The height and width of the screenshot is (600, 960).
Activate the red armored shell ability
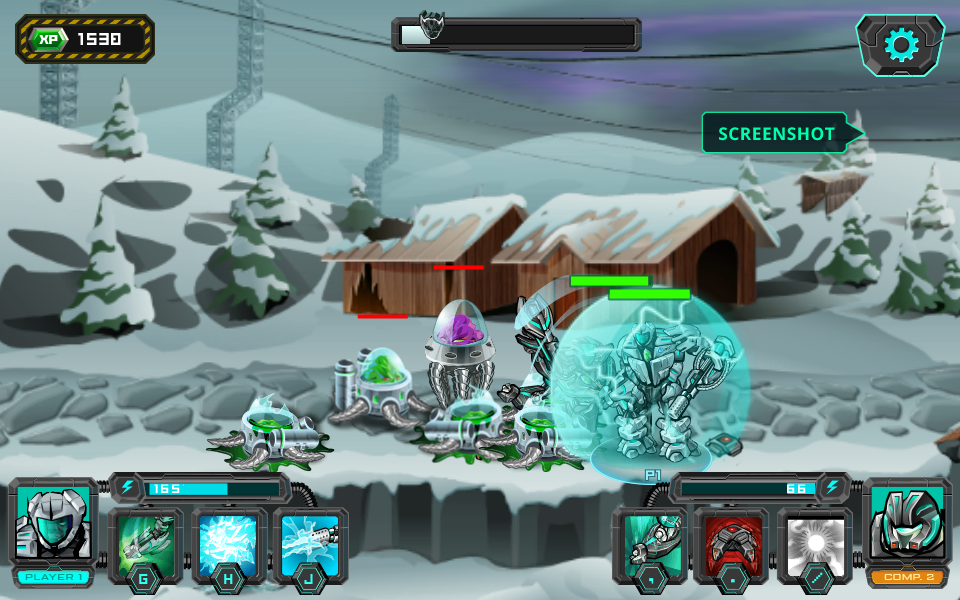731,545
